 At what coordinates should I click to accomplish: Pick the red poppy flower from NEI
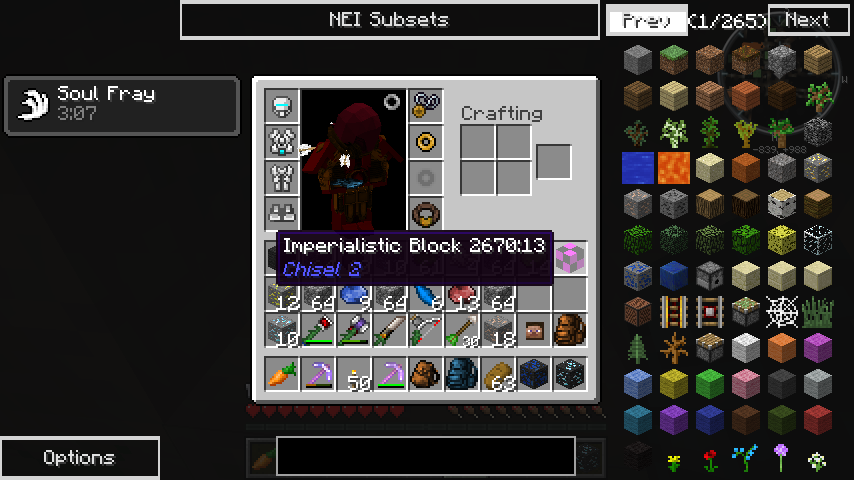click(710, 460)
